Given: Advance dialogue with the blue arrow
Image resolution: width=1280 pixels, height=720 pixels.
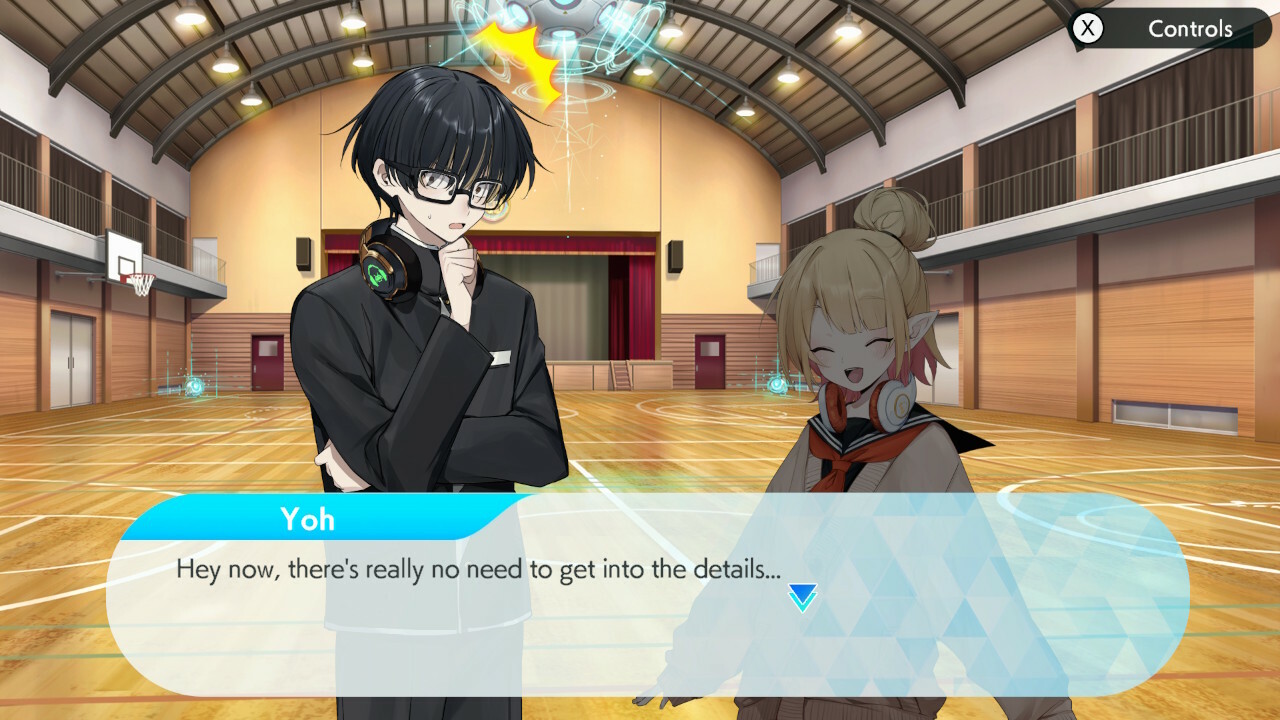Looking at the screenshot, I should coord(802,597).
